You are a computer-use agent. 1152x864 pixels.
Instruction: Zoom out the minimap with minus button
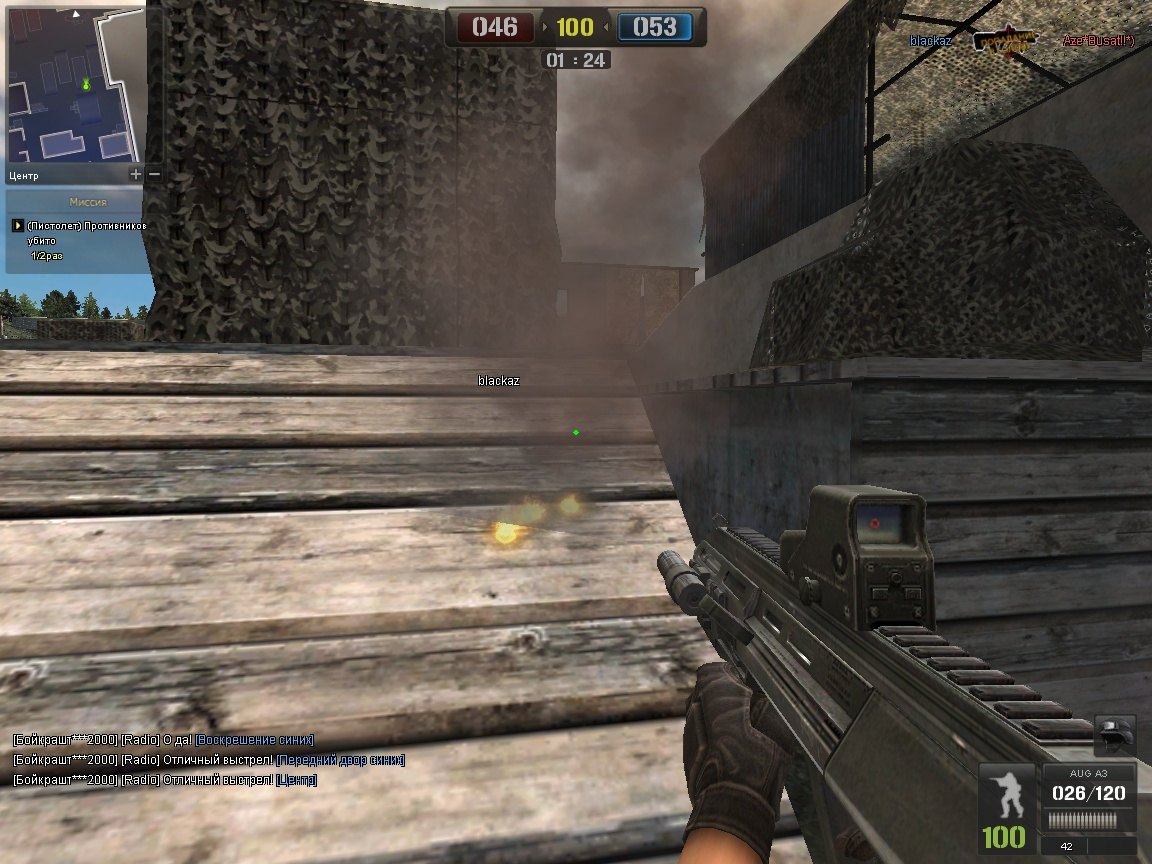coord(154,175)
